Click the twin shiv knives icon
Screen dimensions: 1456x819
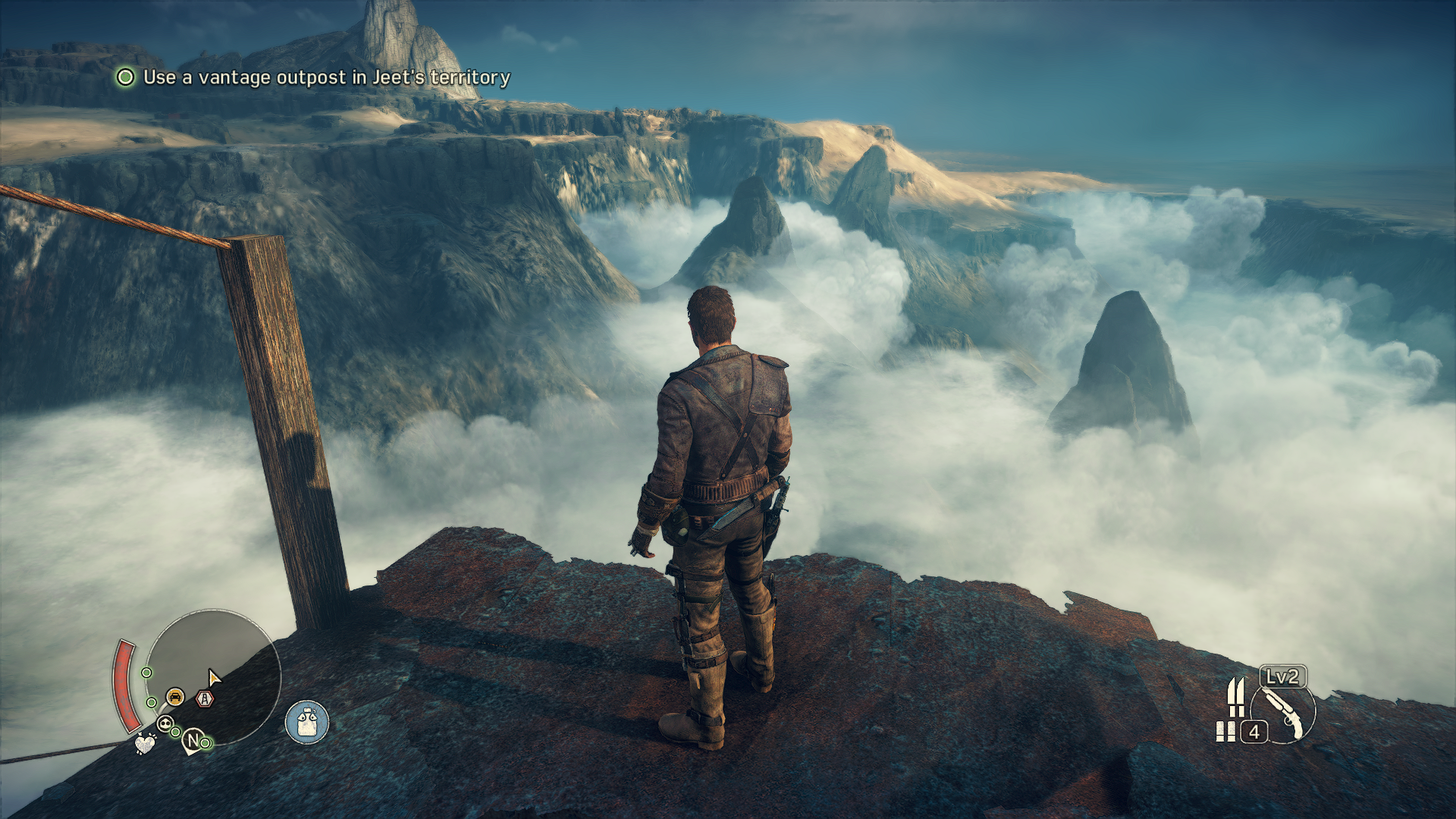[x=1236, y=697]
